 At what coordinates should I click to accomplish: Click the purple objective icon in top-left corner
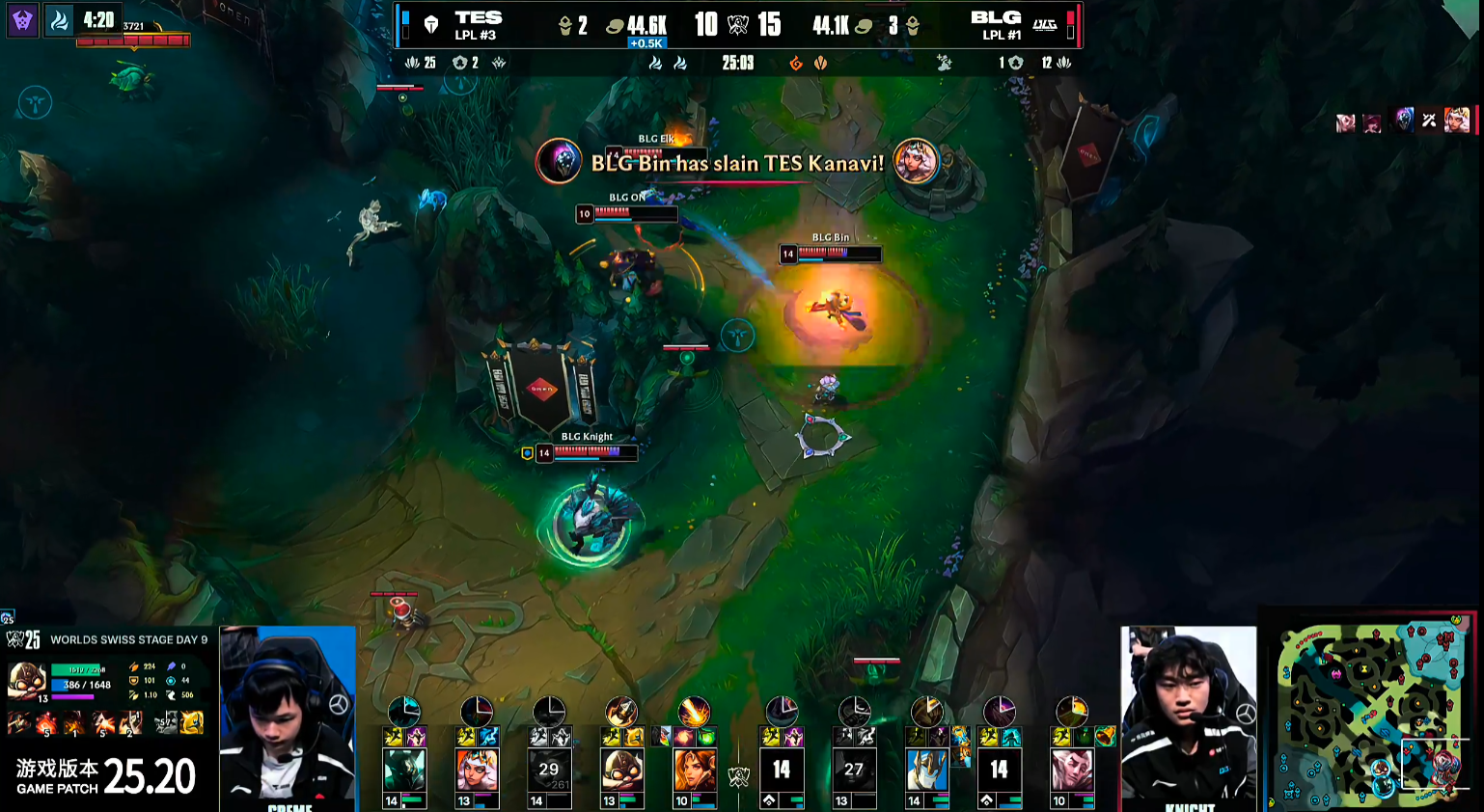[x=22, y=20]
